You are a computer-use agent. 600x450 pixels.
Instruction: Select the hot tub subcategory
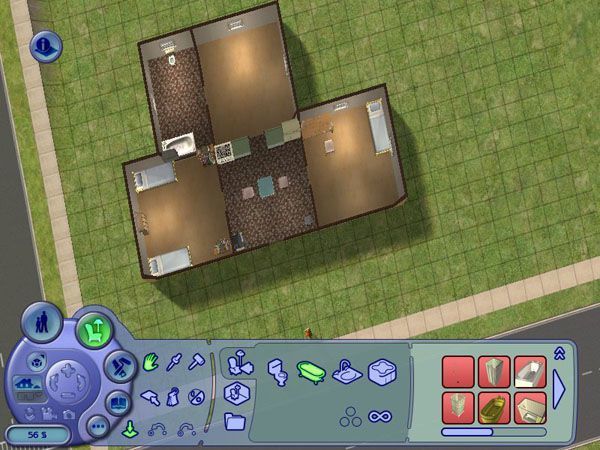(x=381, y=372)
